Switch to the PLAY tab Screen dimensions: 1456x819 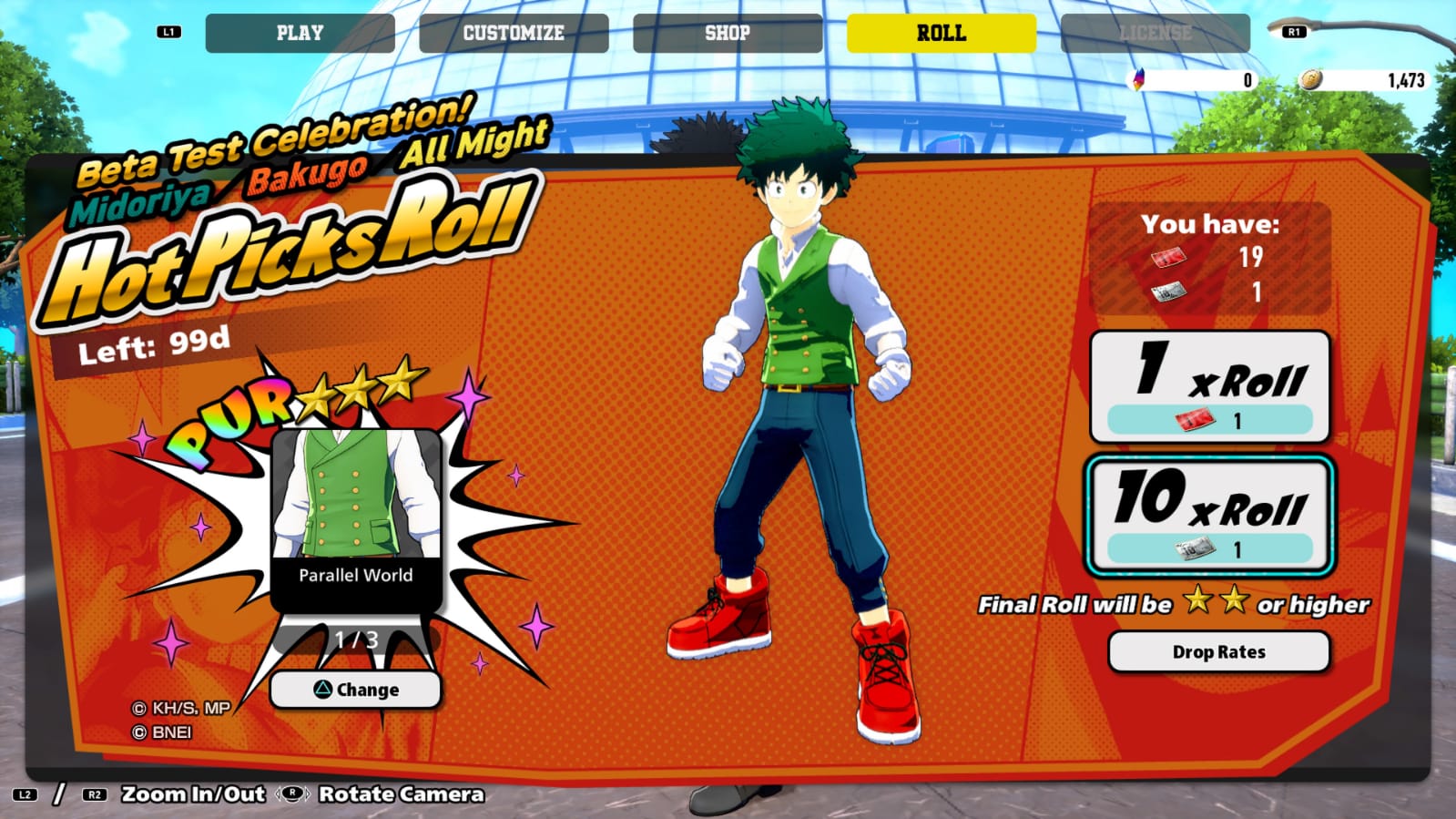pyautogui.click(x=300, y=33)
